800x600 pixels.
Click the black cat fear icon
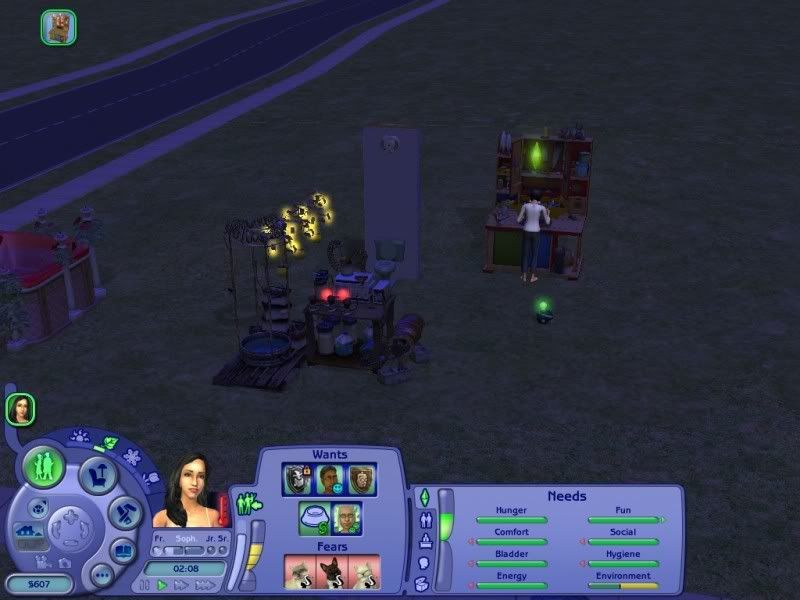330,571
